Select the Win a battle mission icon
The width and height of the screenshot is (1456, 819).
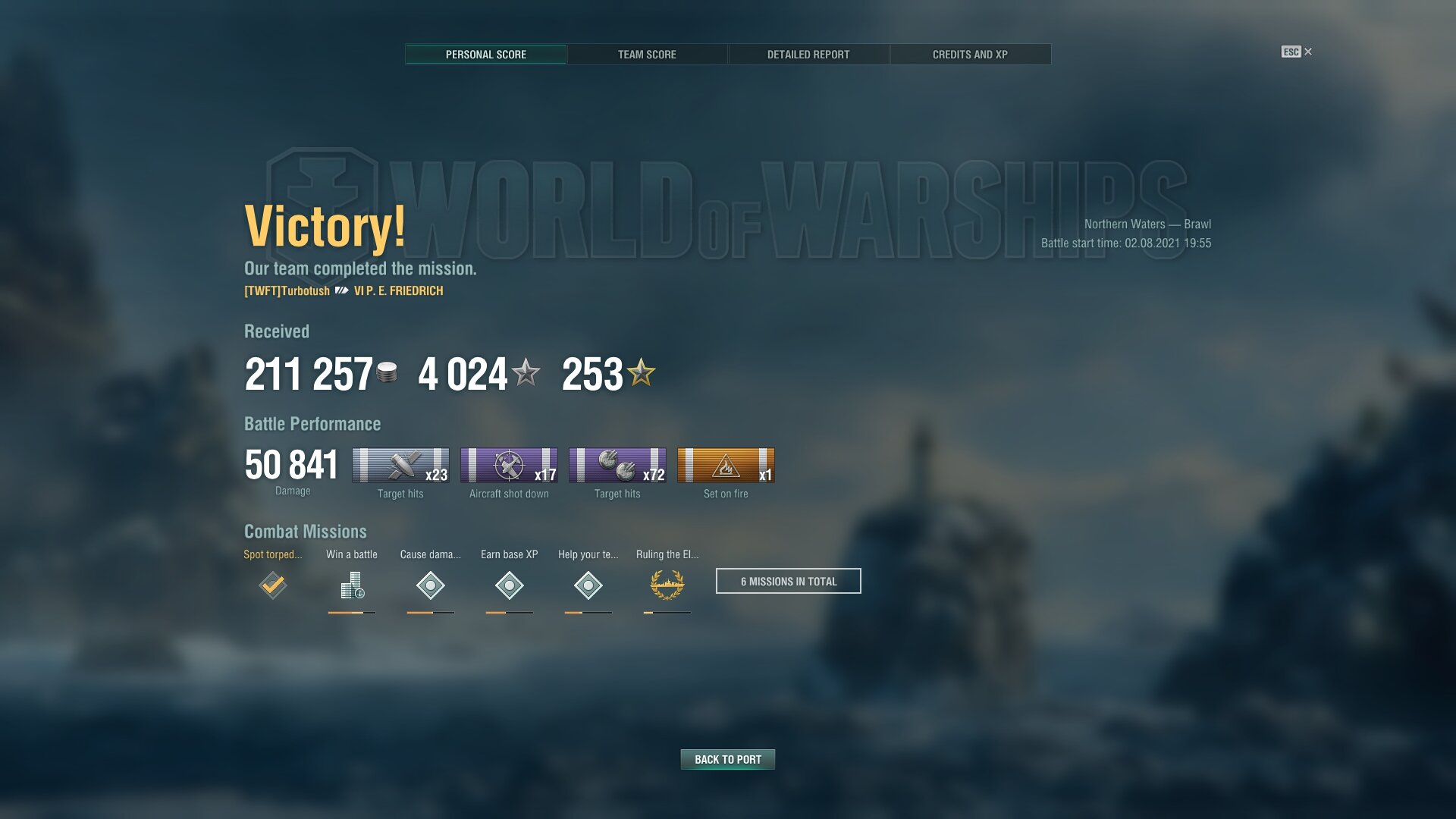[x=352, y=585]
